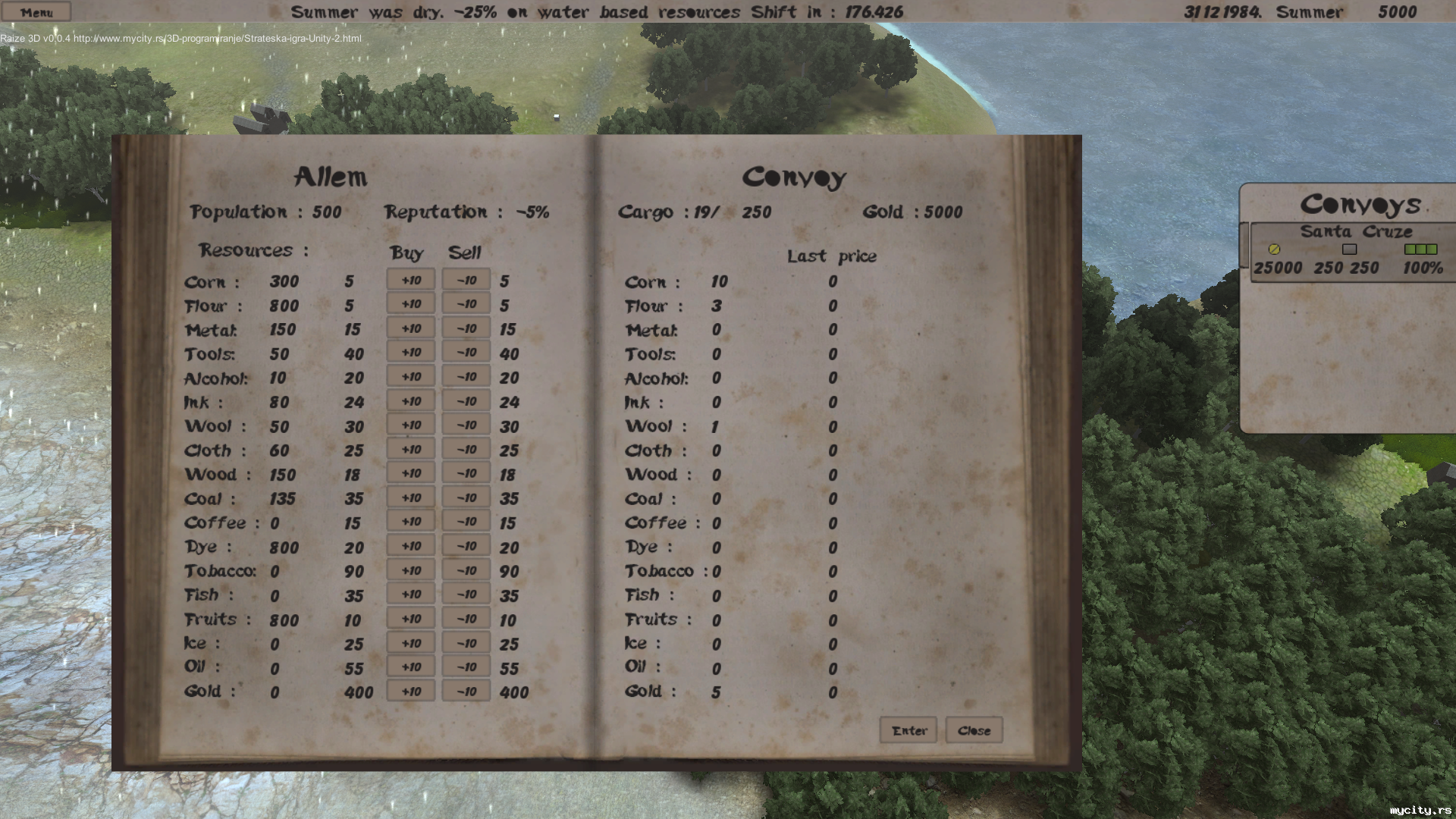
Task: Sell 10 Oil
Action: coord(466,667)
